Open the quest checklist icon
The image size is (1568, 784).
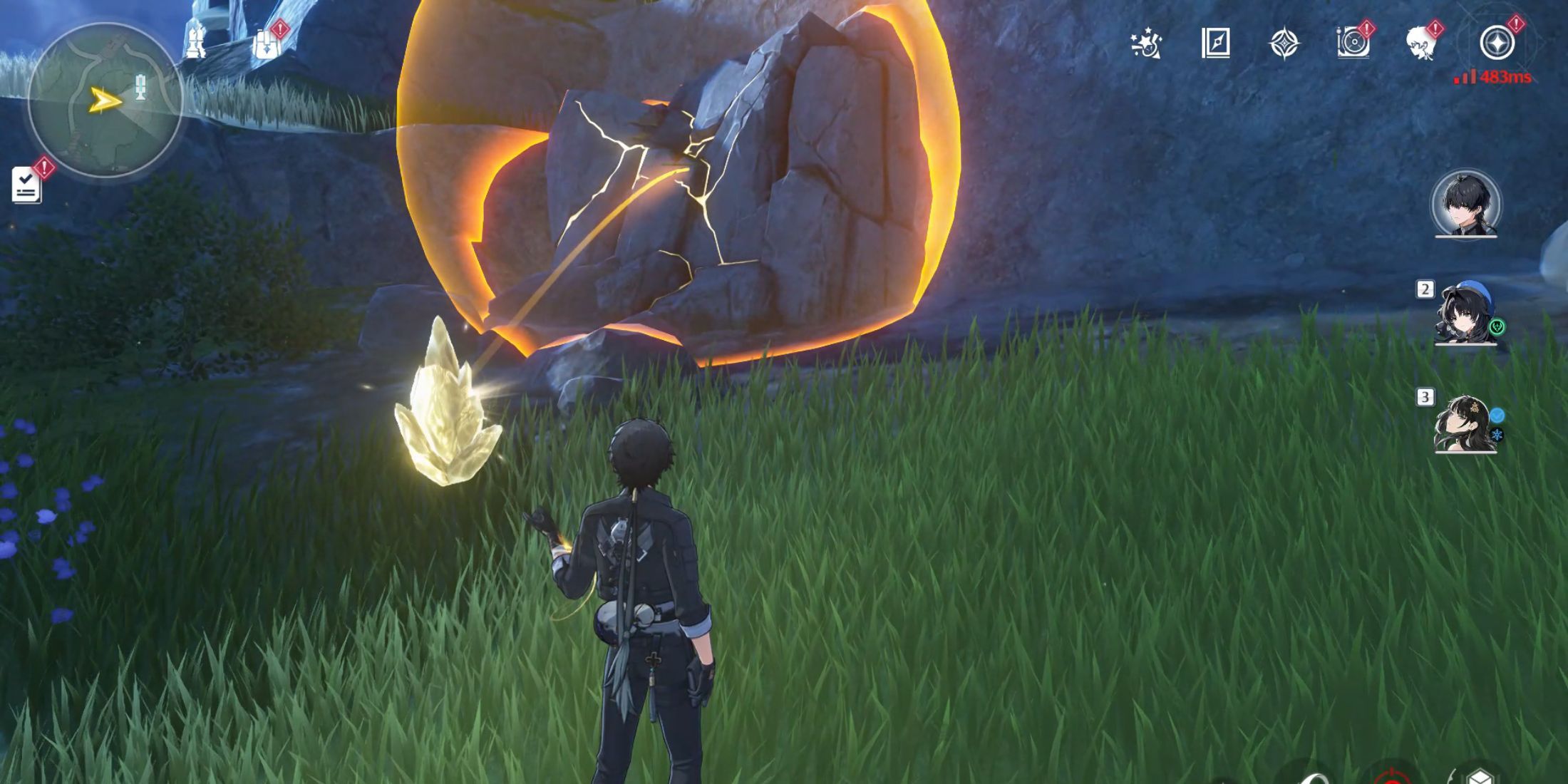pos(26,185)
